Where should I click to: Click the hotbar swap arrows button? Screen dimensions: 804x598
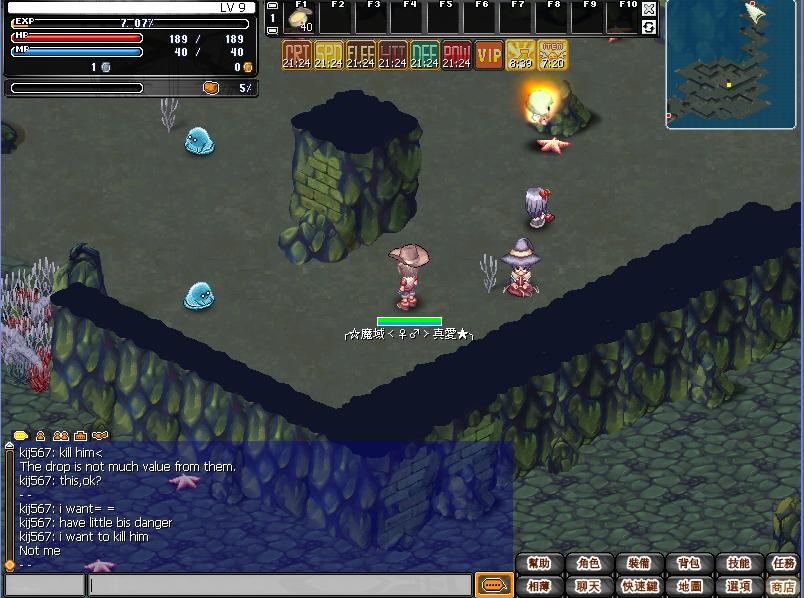click(x=649, y=26)
